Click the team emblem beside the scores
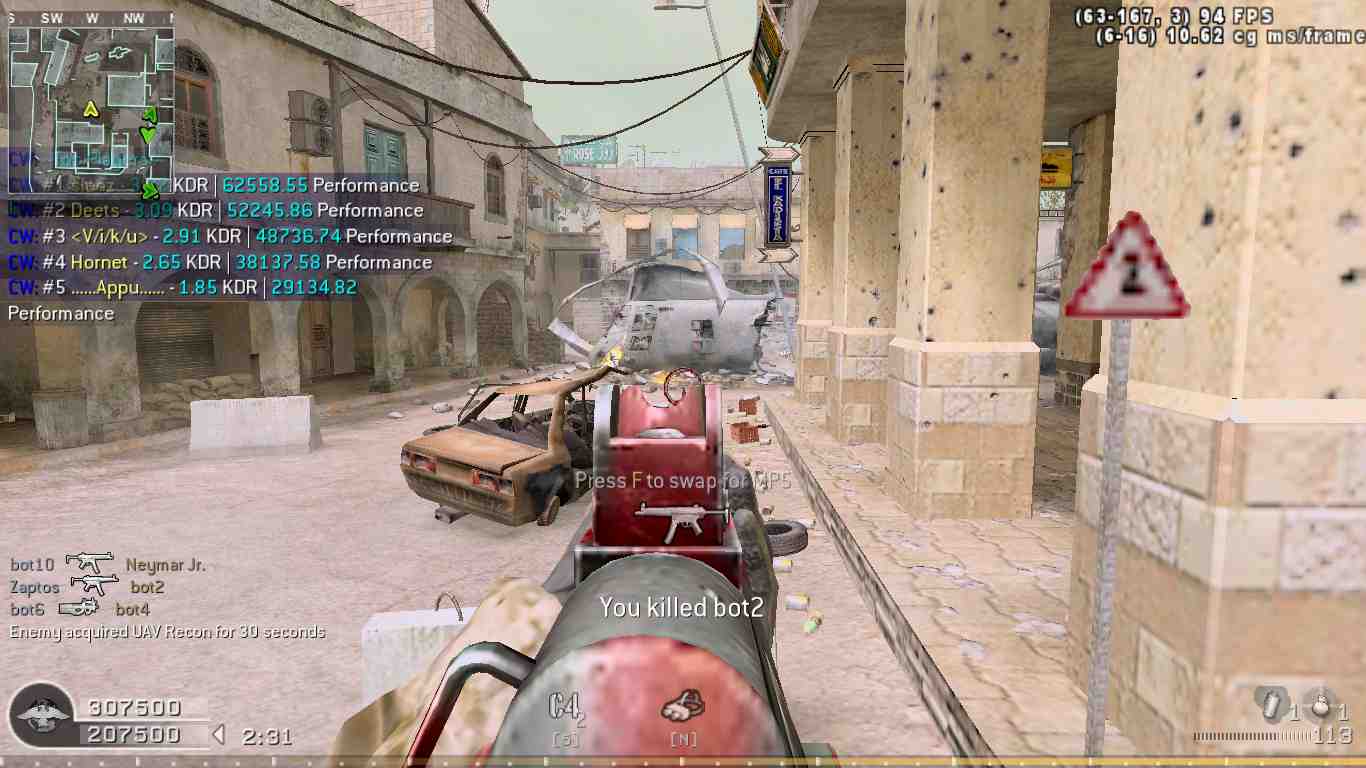Screen dimensions: 1366x768 (43, 715)
